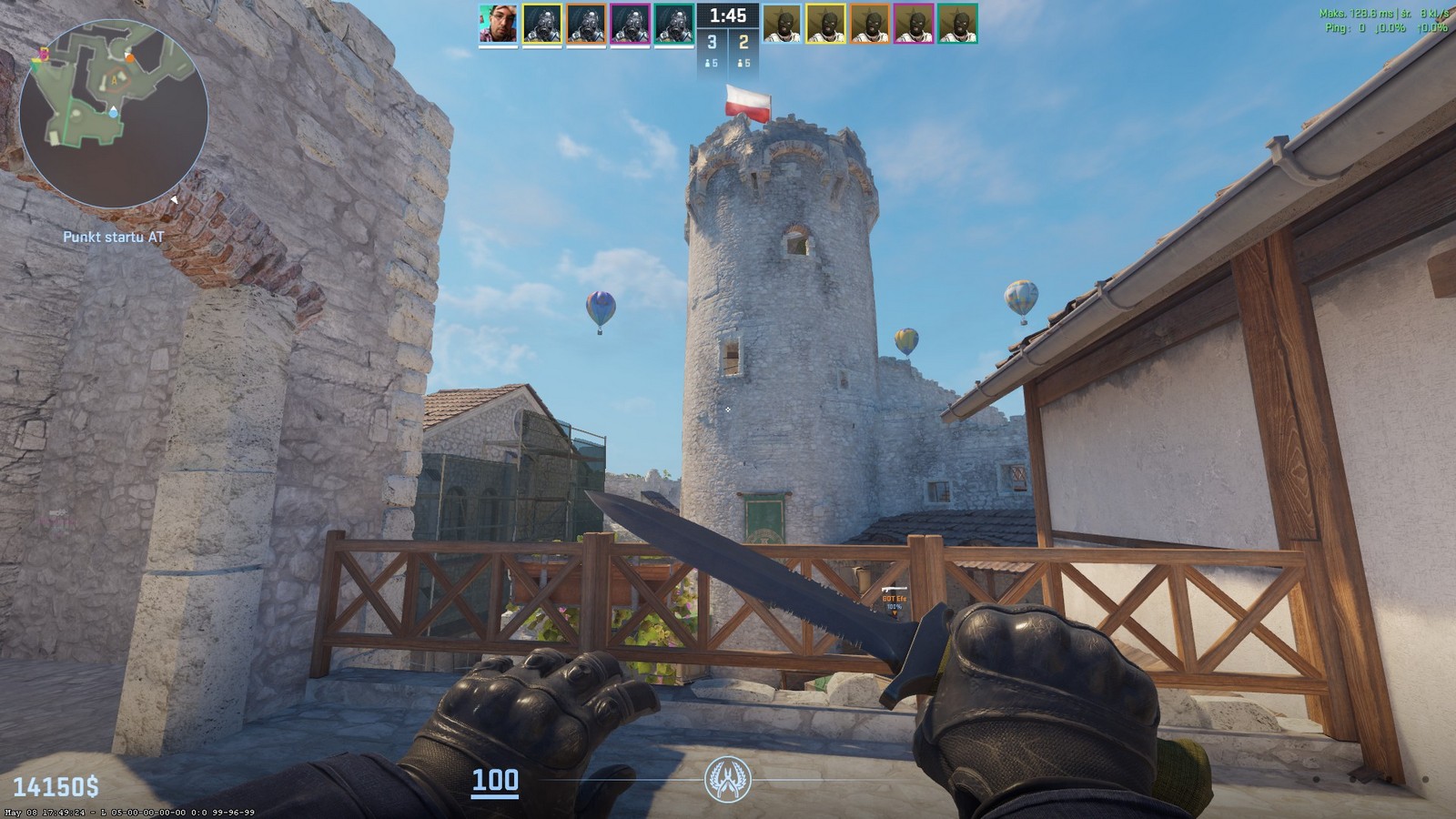The image size is (1456, 819).
Task: Choose the yellow-bordered balaclava player avatar
Action: click(x=826, y=25)
